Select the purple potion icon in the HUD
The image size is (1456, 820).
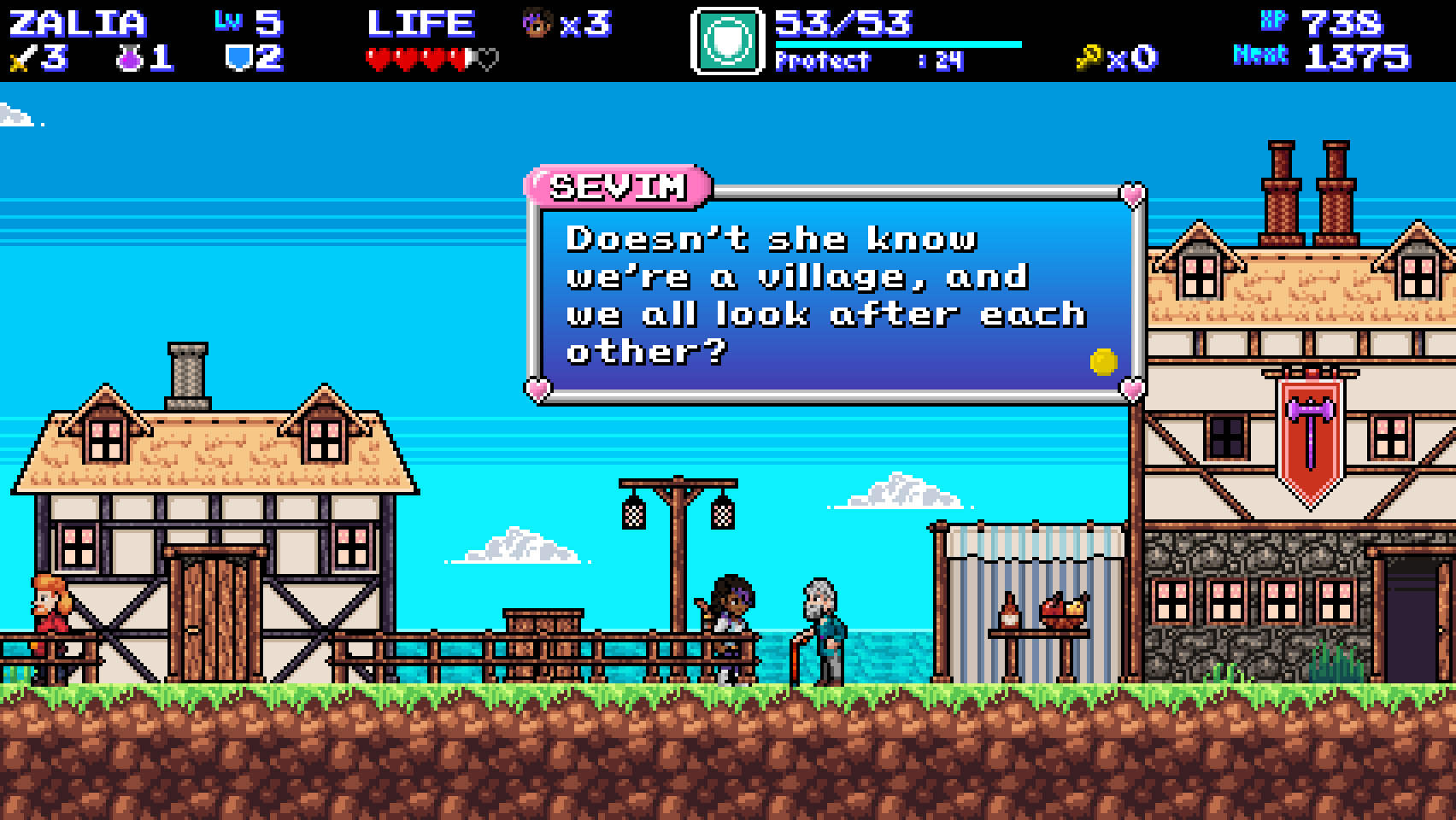pos(126,60)
